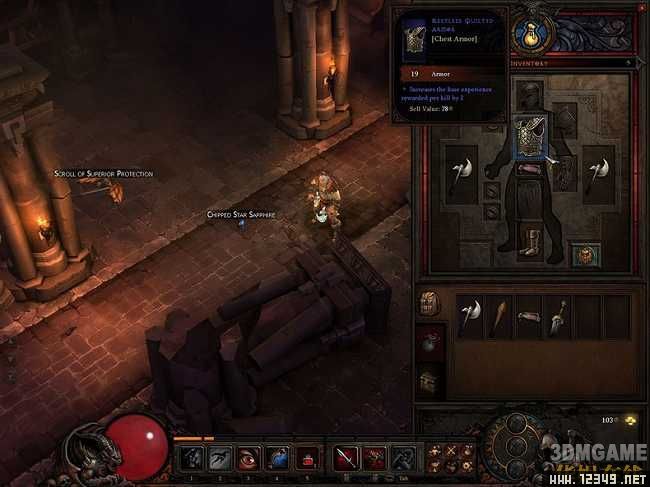Select the dagger in the backpack
650x487 pixels.
click(x=558, y=316)
